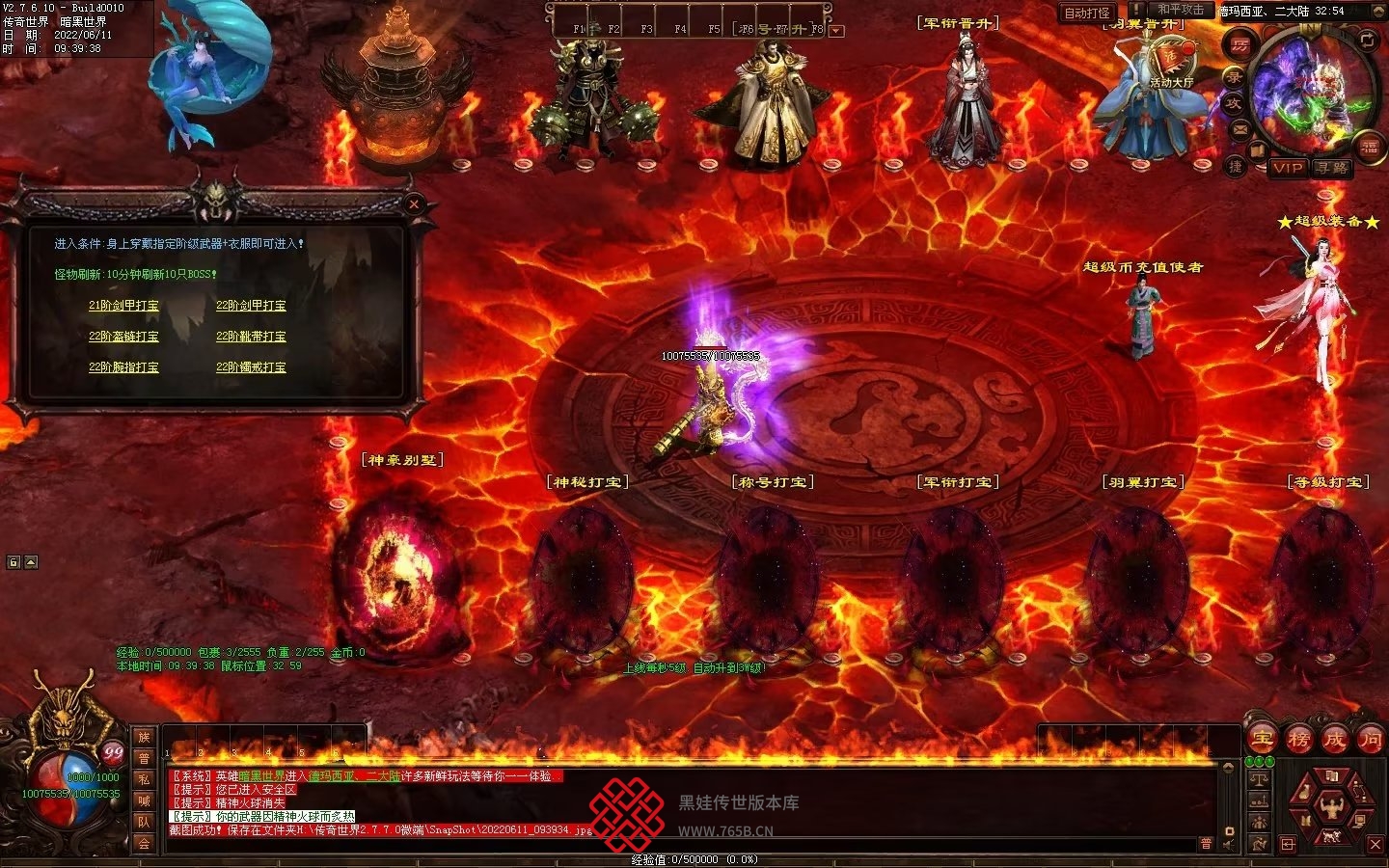Open the 22阶盔链打宝 entry

tap(123, 337)
